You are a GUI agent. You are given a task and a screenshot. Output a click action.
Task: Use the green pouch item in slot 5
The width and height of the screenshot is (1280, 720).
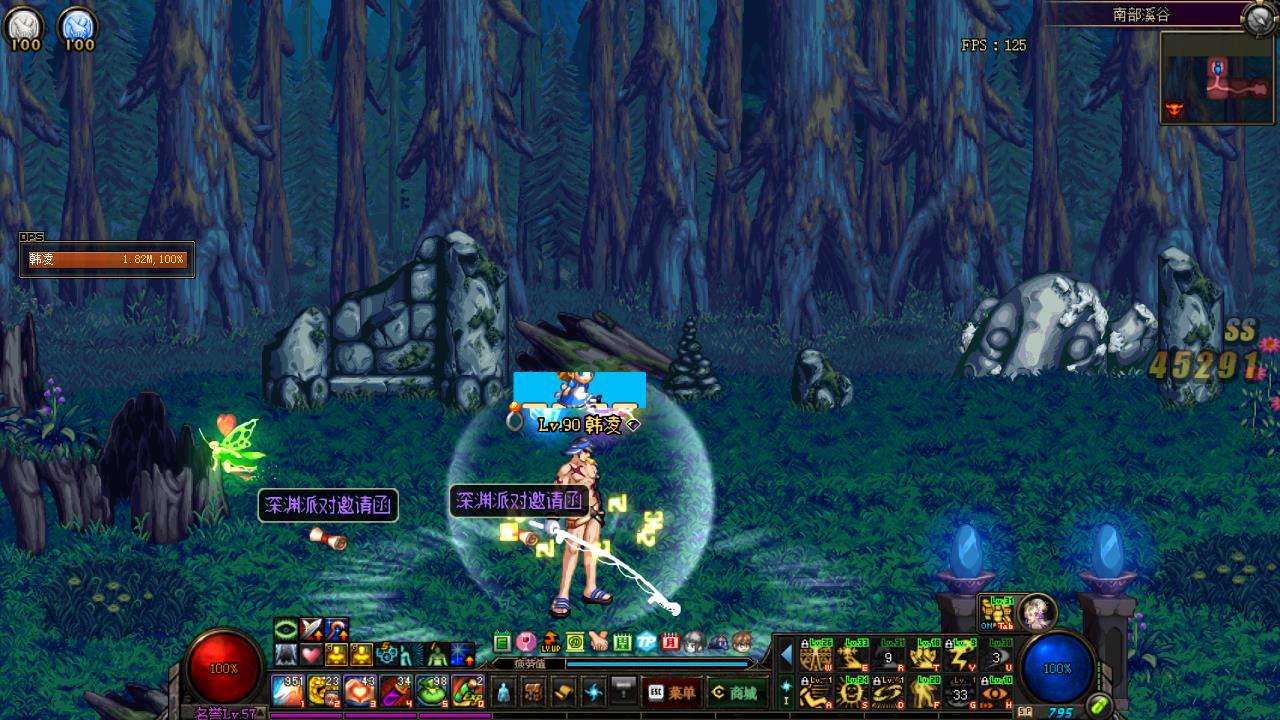tap(432, 690)
